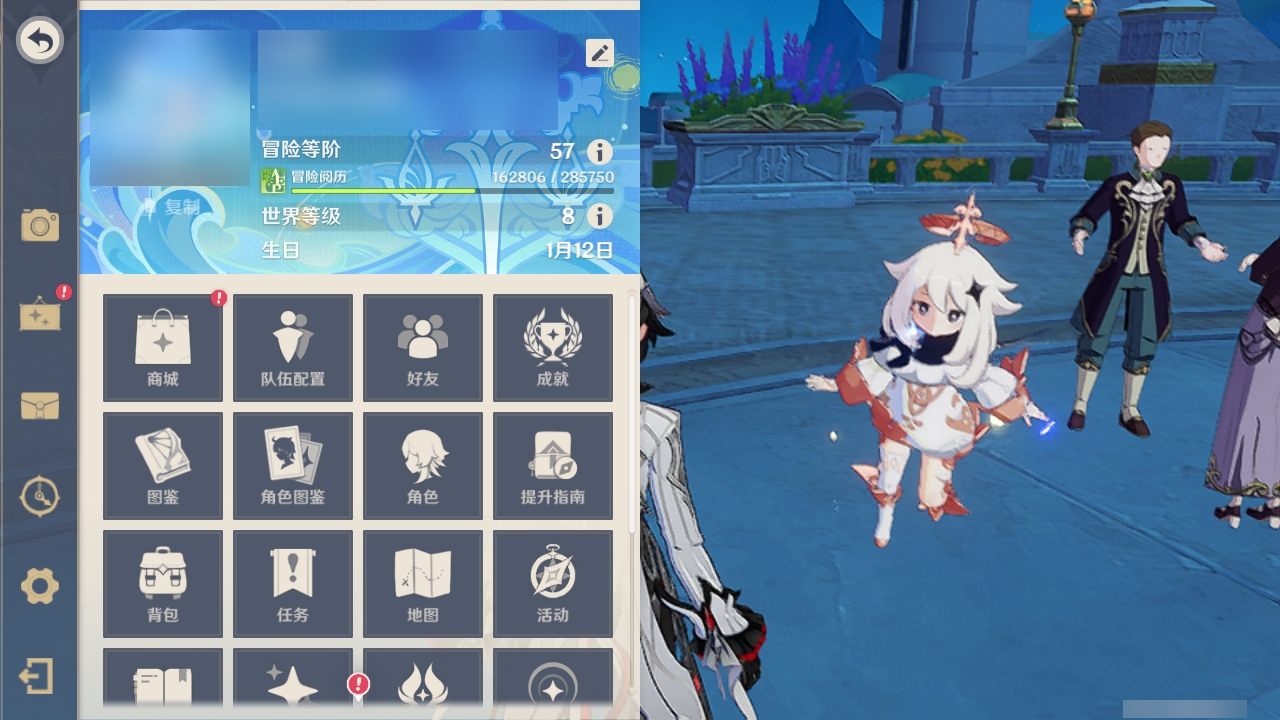Open the time compass icon on the sidebar
The image size is (1280, 720).
coord(40,495)
